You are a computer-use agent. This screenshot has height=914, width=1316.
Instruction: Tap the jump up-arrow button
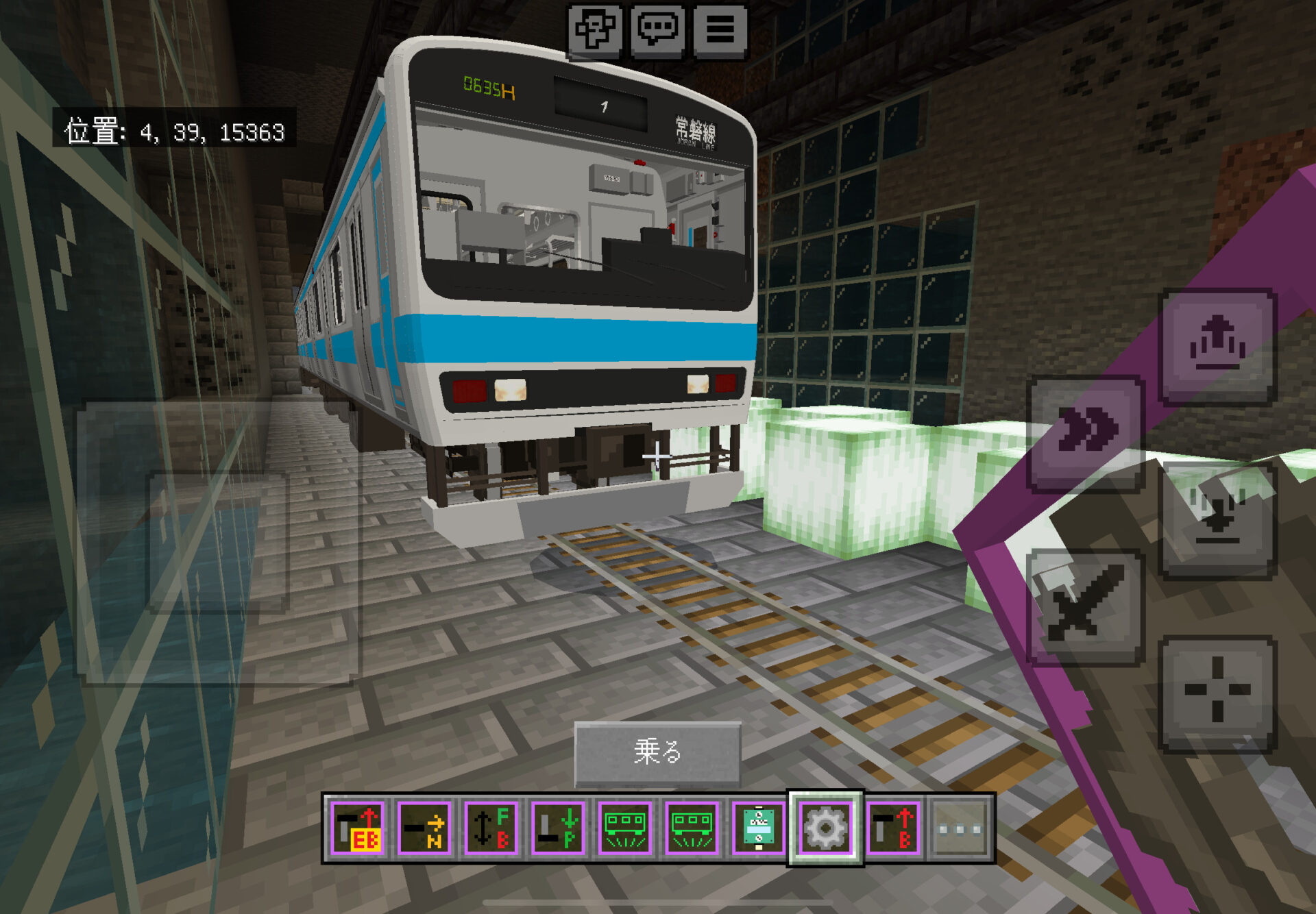click(x=1217, y=345)
